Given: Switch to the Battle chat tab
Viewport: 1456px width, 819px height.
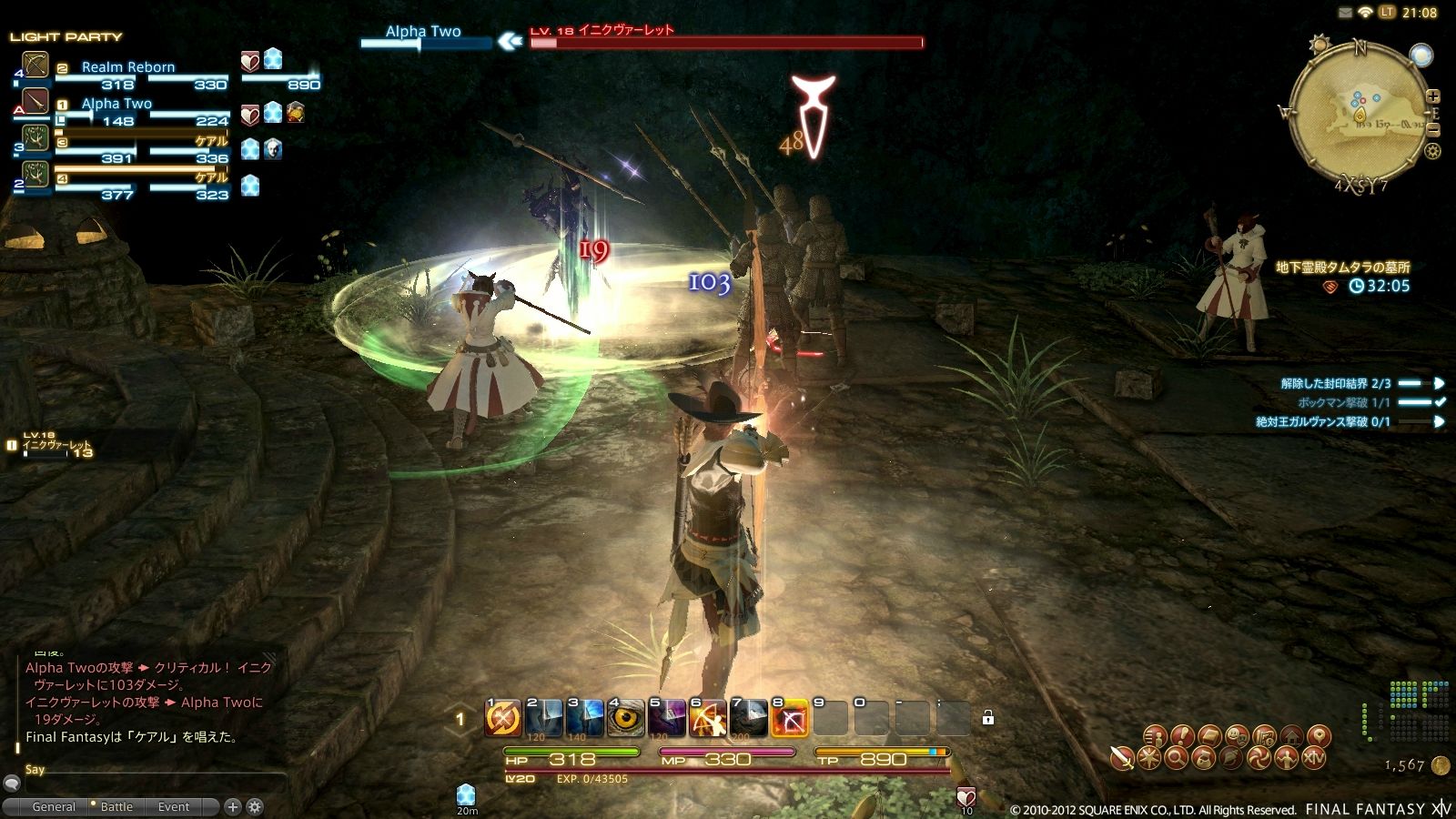Looking at the screenshot, I should click(116, 806).
